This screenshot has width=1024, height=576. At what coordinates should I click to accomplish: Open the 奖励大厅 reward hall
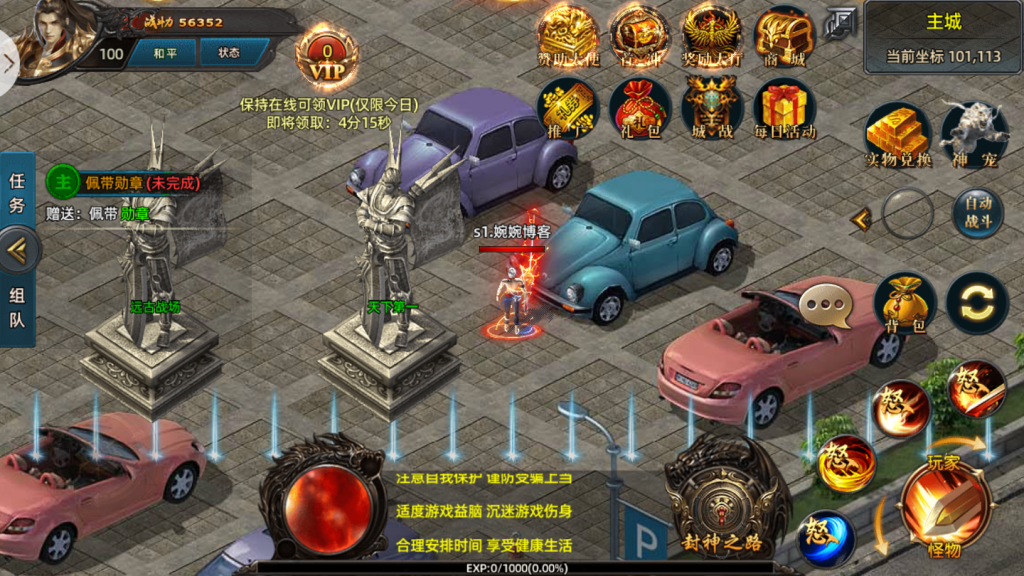(x=711, y=38)
